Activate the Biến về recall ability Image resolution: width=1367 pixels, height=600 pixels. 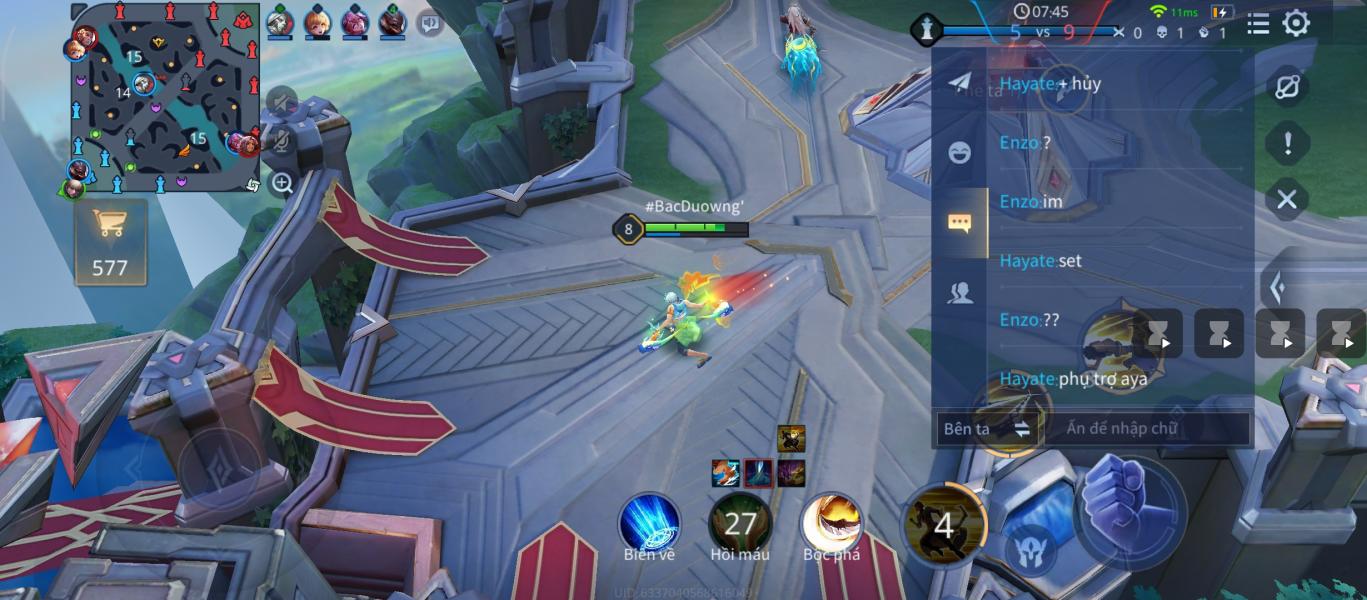(x=649, y=523)
